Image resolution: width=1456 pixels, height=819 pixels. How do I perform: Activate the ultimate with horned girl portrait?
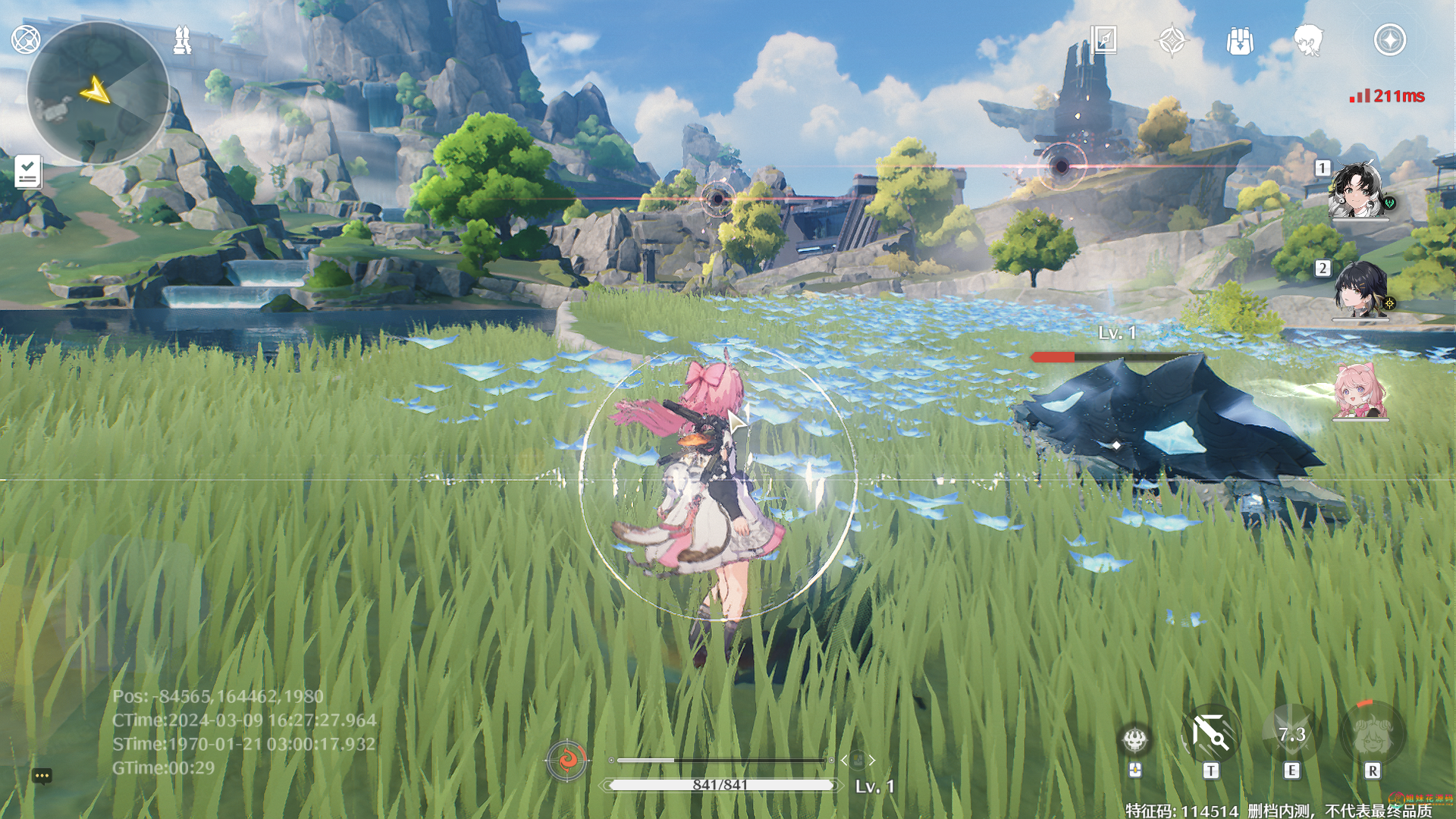(x=1373, y=734)
